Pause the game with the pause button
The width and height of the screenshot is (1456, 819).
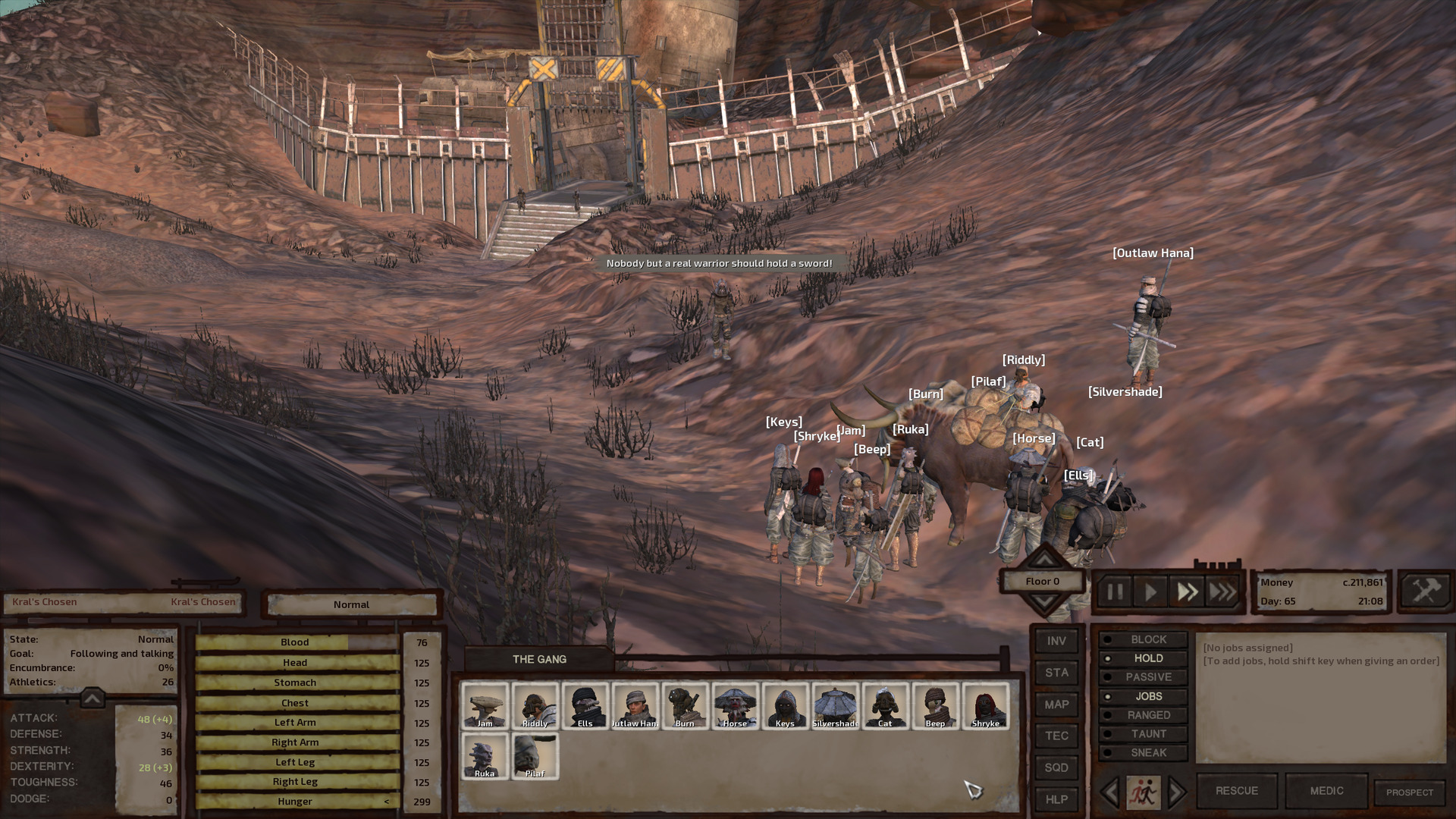1115,592
